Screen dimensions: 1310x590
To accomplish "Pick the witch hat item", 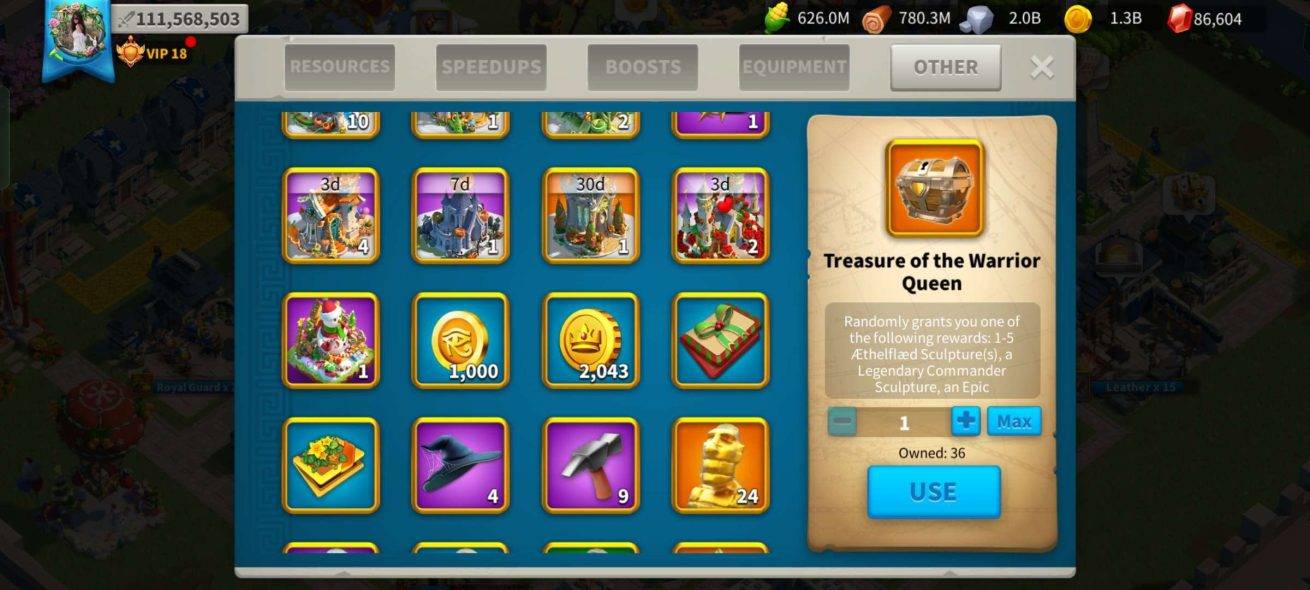I will tap(460, 465).
